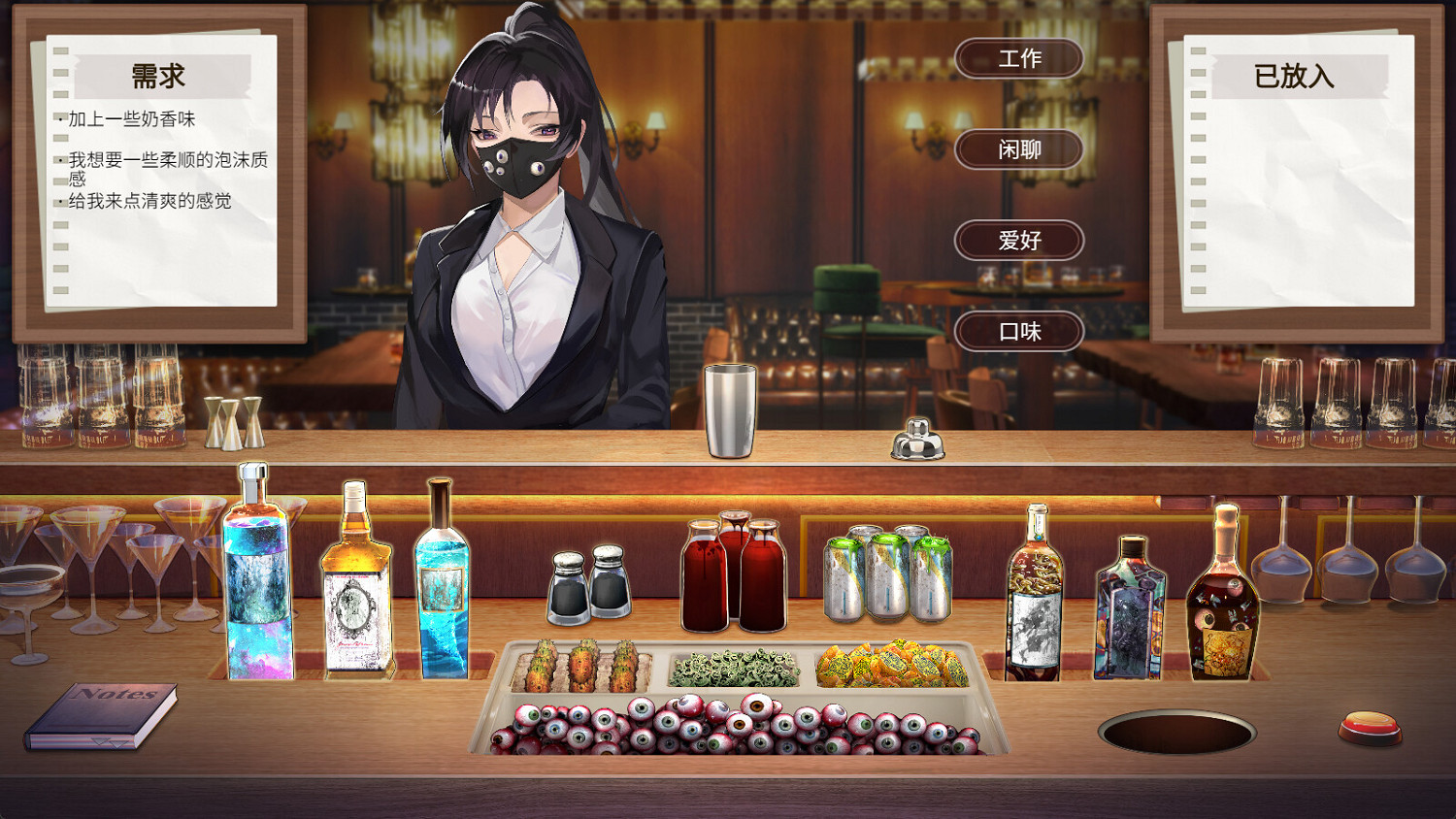
Task: Click the 闲聊 chat option
Action: coord(1018,149)
